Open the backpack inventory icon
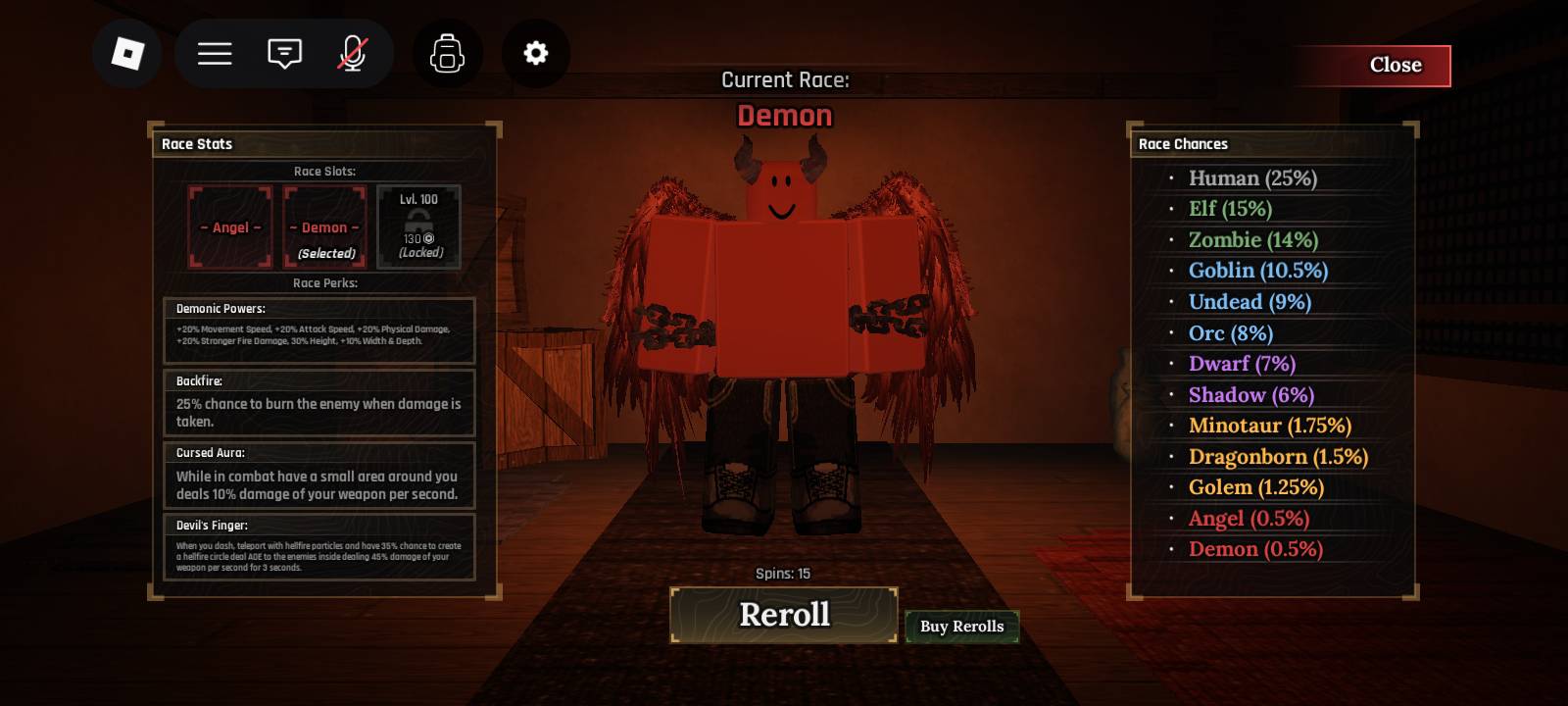This screenshot has width=1568, height=706. [447, 53]
